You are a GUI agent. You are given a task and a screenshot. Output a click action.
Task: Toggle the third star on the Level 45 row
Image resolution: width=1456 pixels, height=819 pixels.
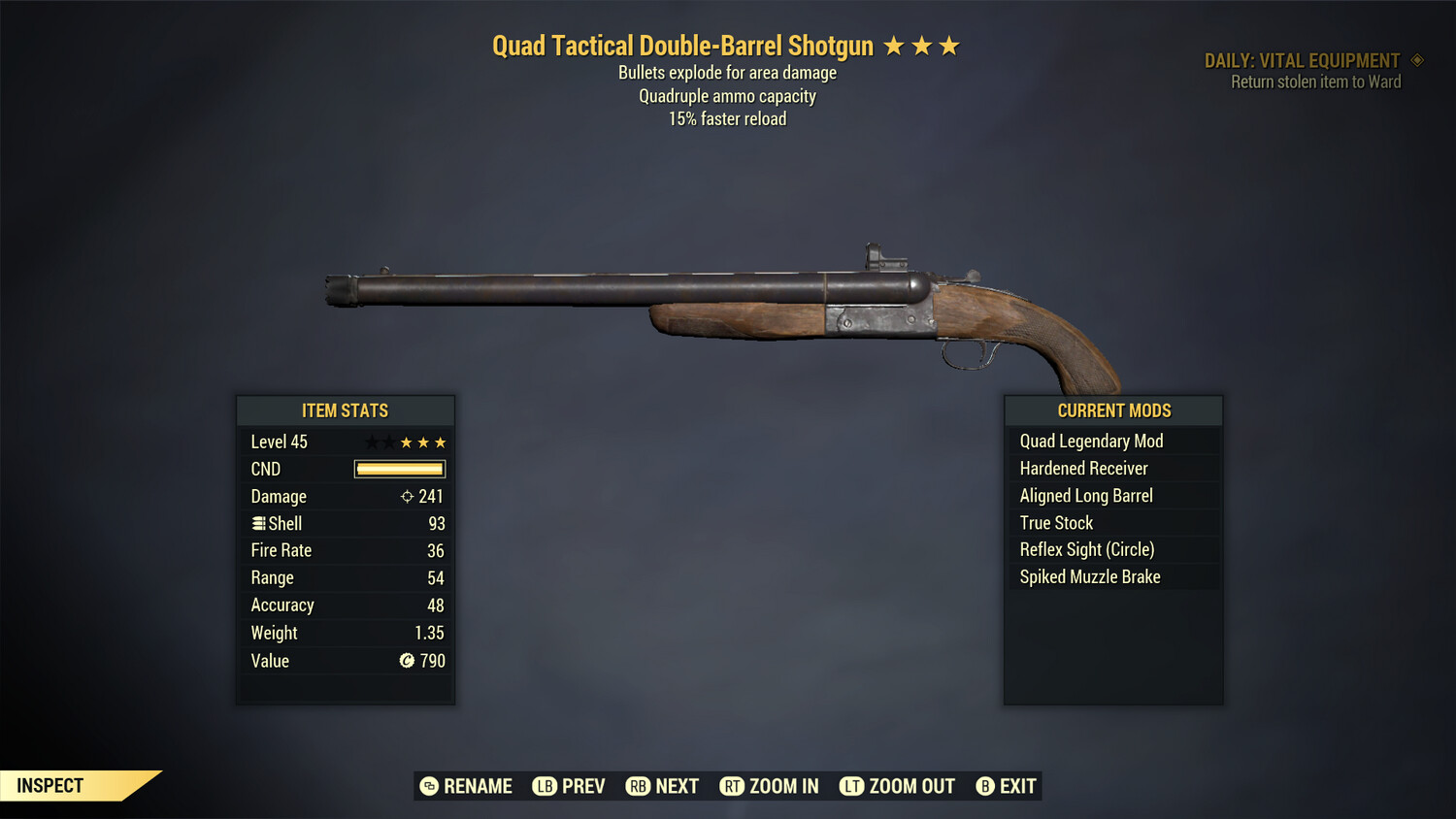(x=405, y=442)
